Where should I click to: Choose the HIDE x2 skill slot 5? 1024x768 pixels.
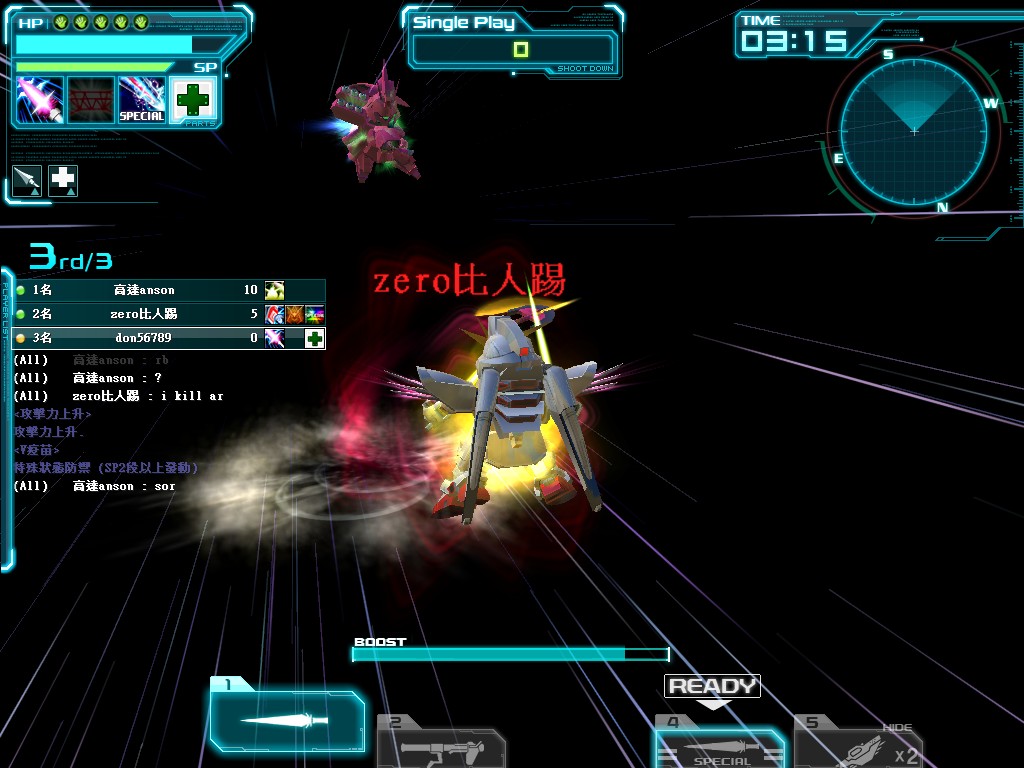tap(858, 746)
